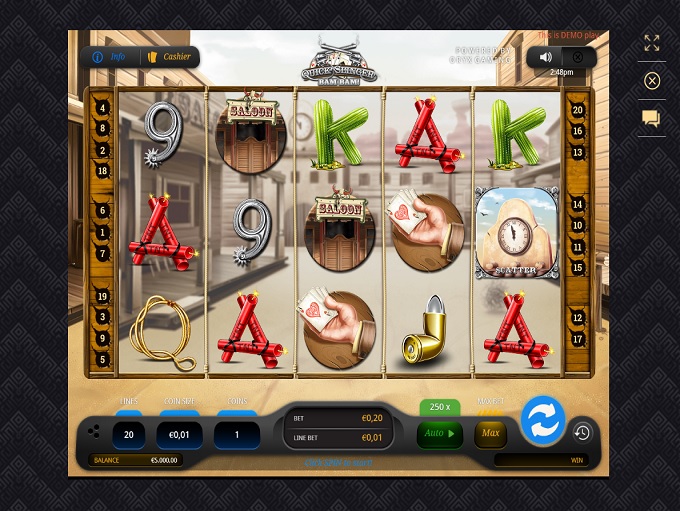Screen dimensions: 680x511
Task: Start Auto spin mode
Action: coord(439,434)
